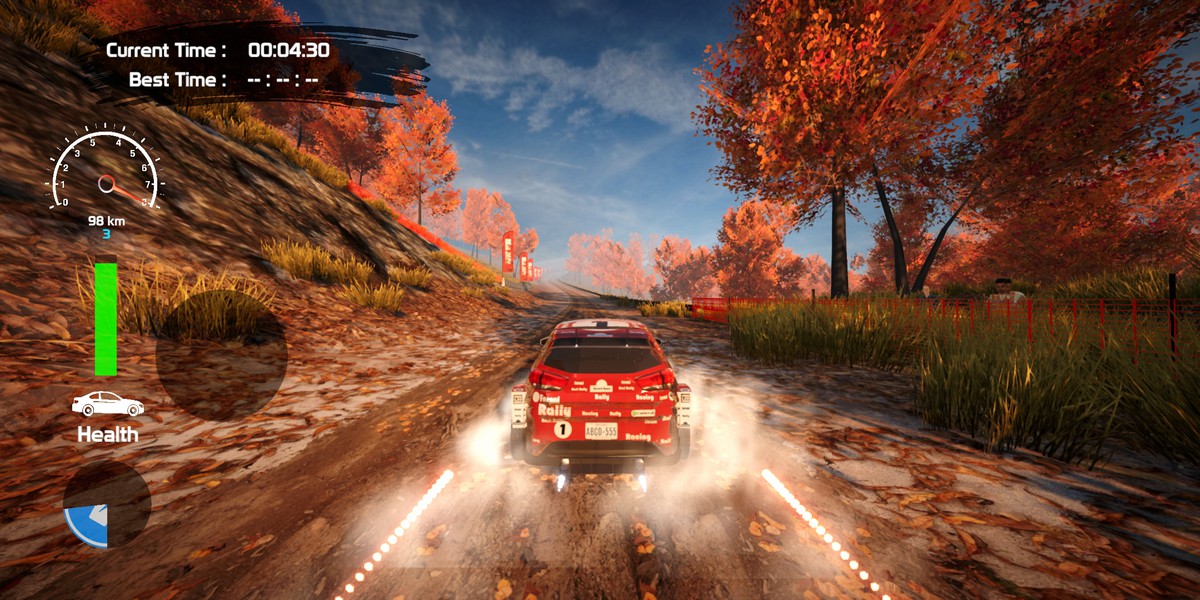Screen dimensions: 1200x600
Task: Click the large dark circular pad beside health bar
Action: 221,356
